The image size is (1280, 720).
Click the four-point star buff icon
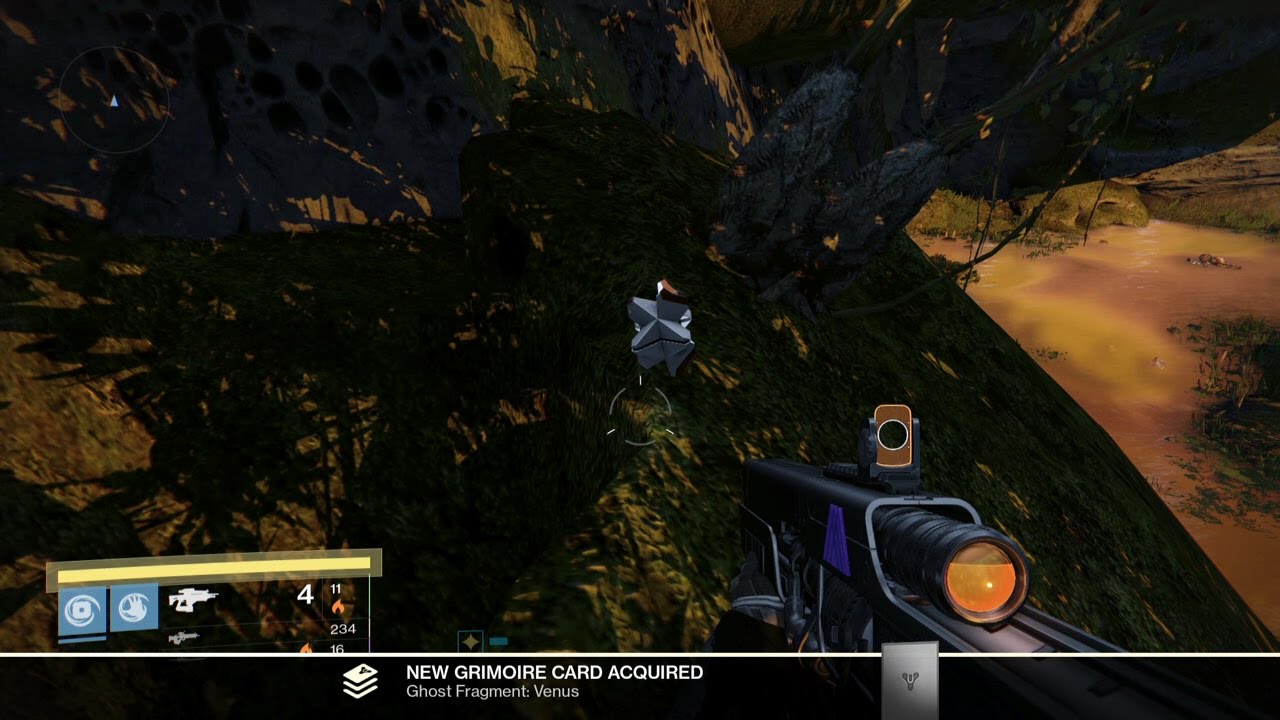click(470, 641)
